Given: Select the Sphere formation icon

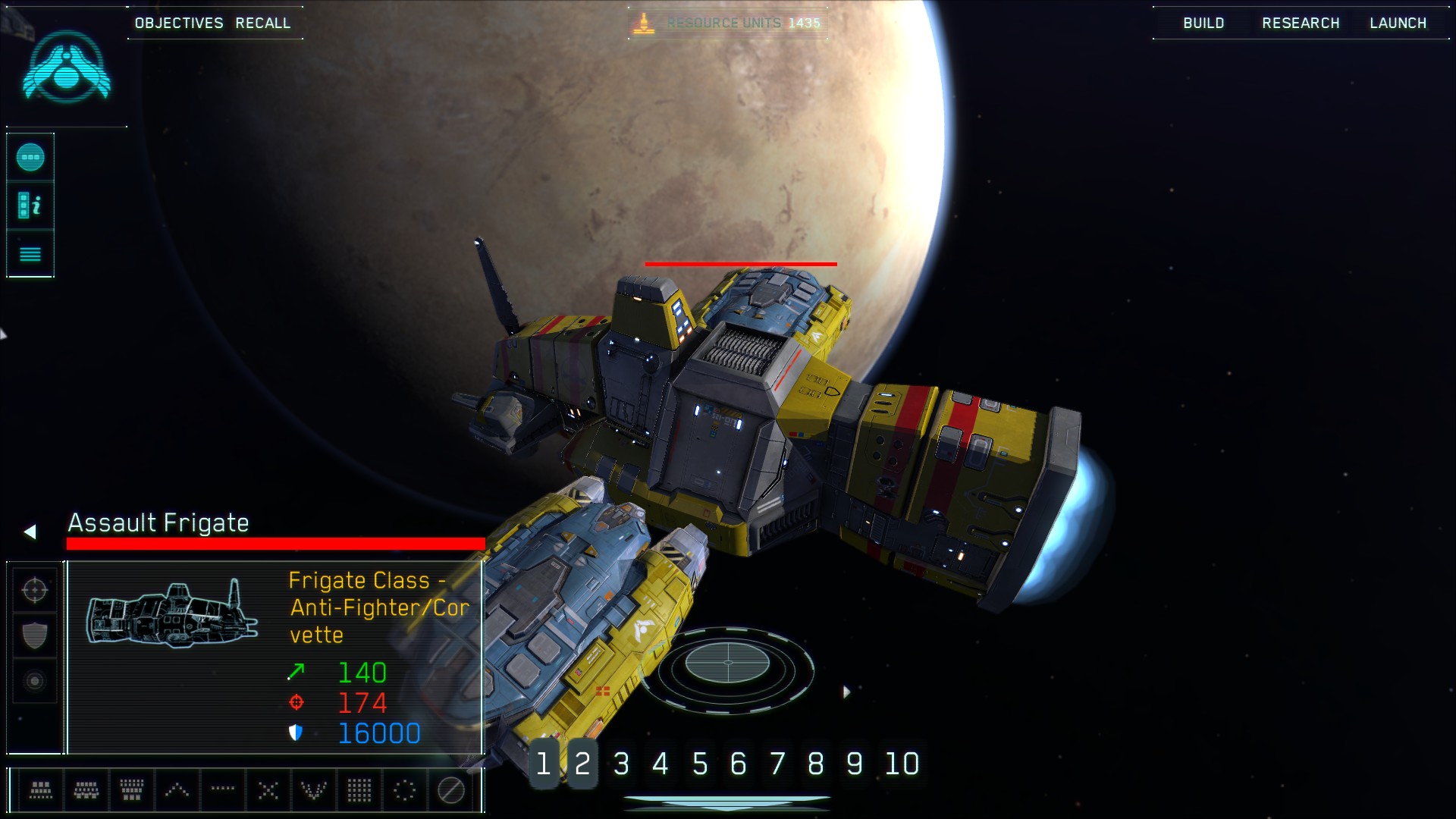Looking at the screenshot, I should pyautogui.click(x=404, y=789).
